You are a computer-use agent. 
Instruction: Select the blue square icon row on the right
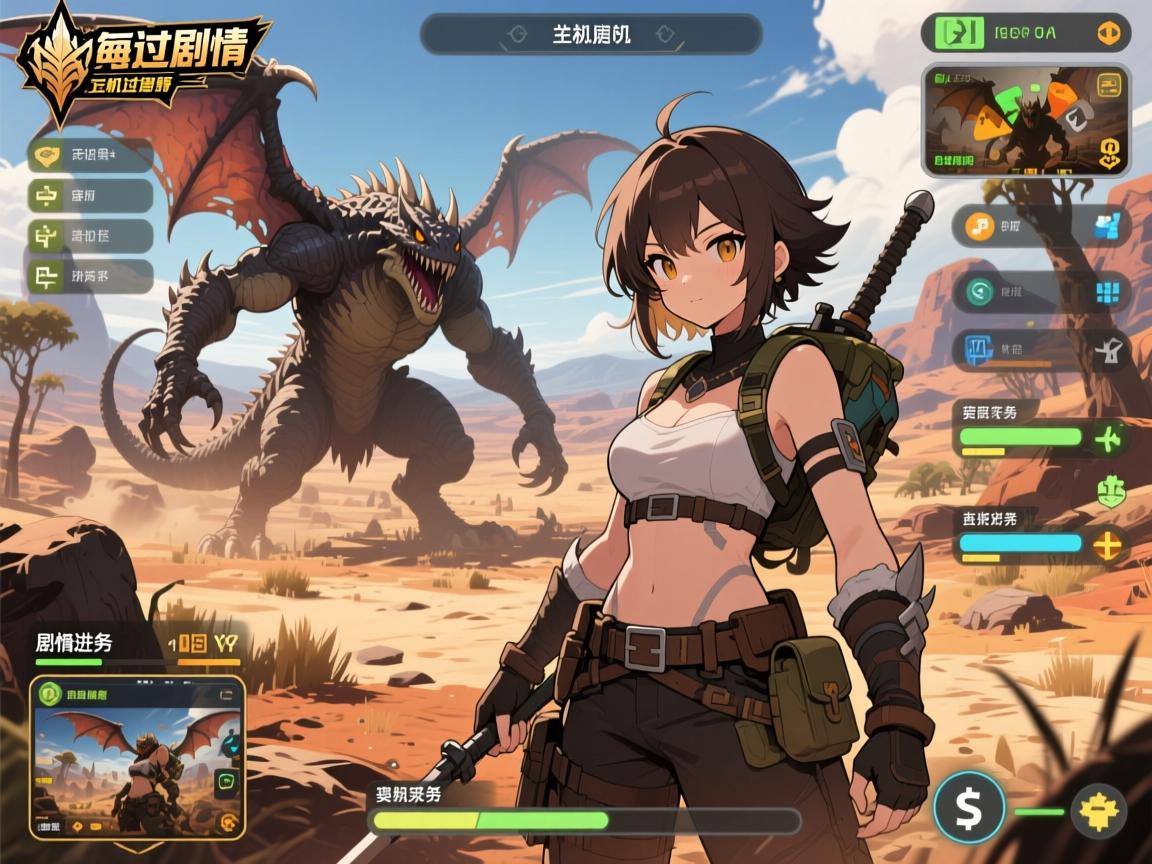click(x=977, y=350)
